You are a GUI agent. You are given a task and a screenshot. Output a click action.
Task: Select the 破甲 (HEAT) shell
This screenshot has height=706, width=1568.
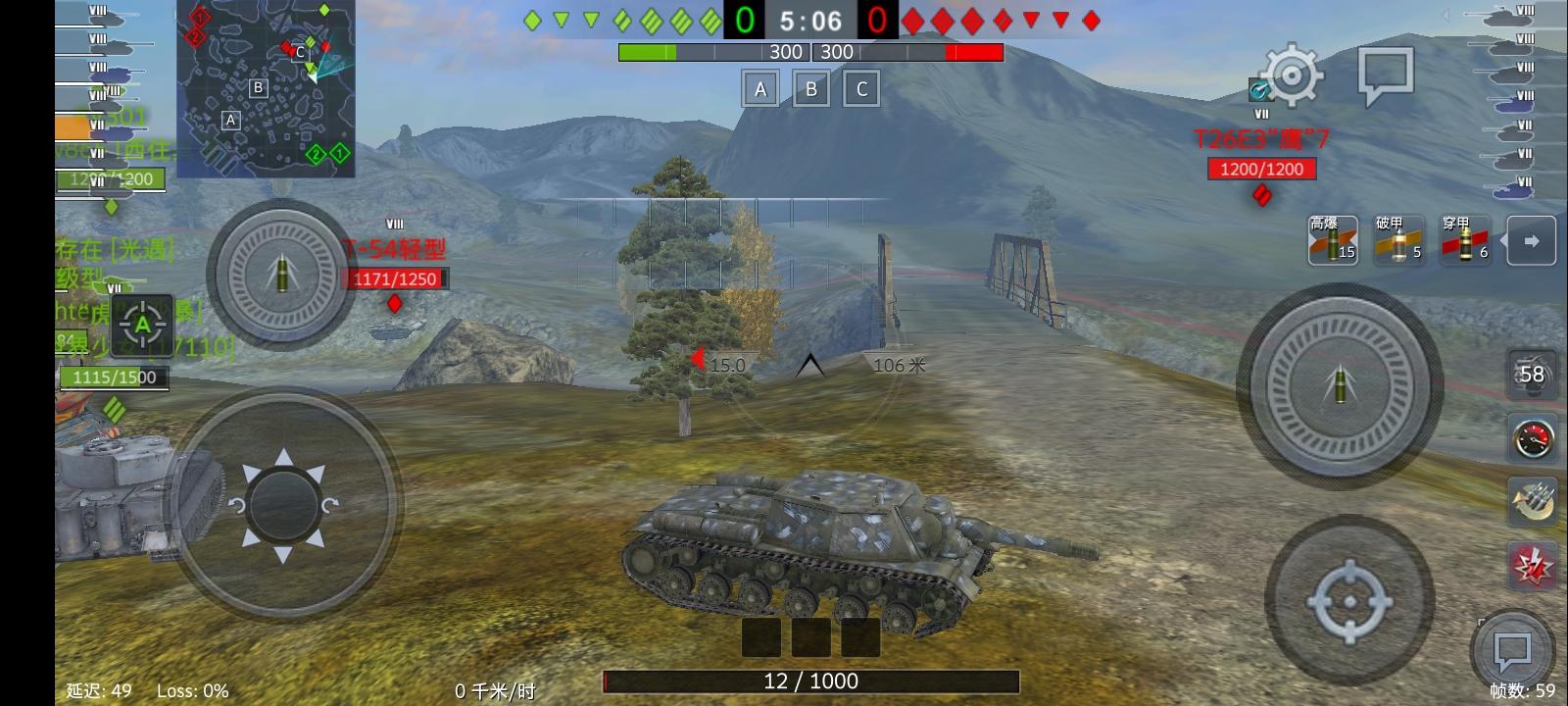tap(1399, 240)
